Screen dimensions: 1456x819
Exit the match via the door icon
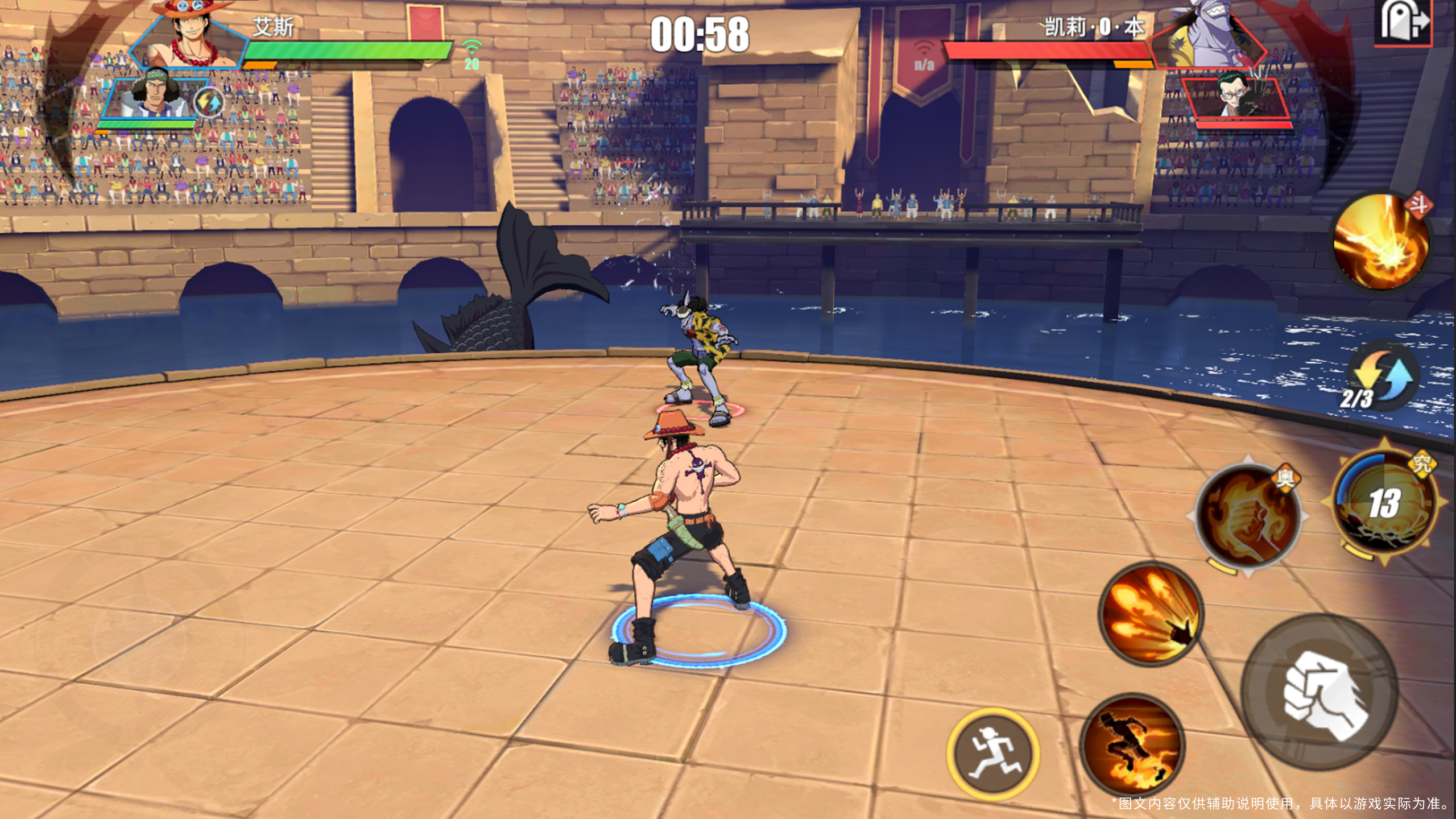coord(1404,23)
